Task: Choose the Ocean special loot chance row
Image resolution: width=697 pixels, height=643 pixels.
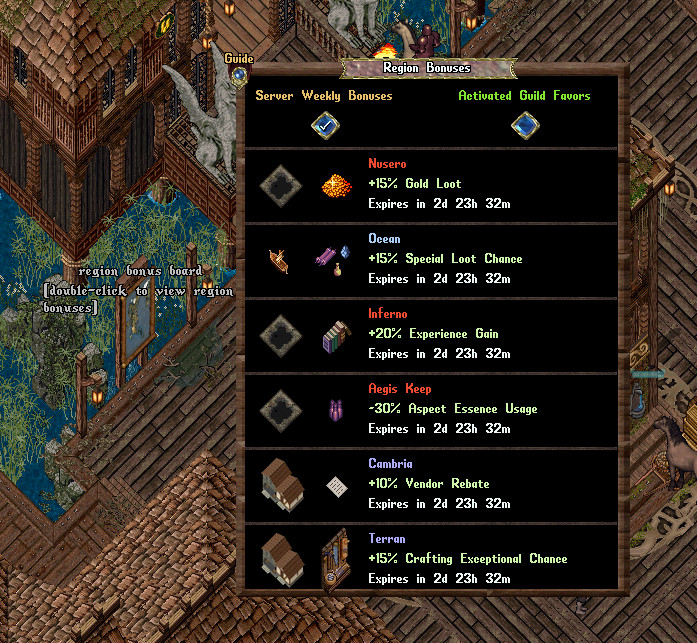Action: coord(432,259)
